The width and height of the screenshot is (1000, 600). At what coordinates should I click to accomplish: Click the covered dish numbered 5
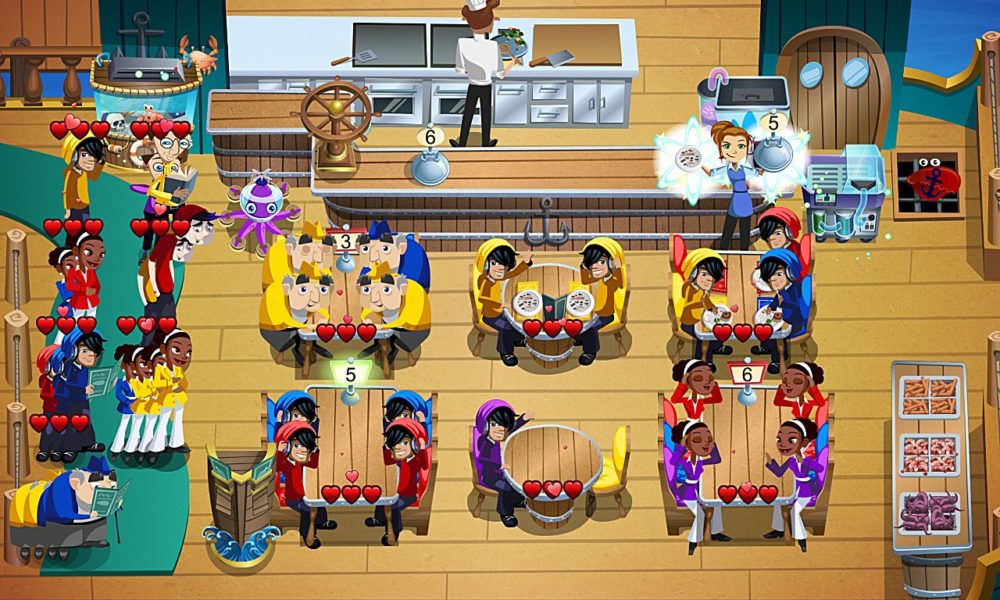(x=772, y=148)
